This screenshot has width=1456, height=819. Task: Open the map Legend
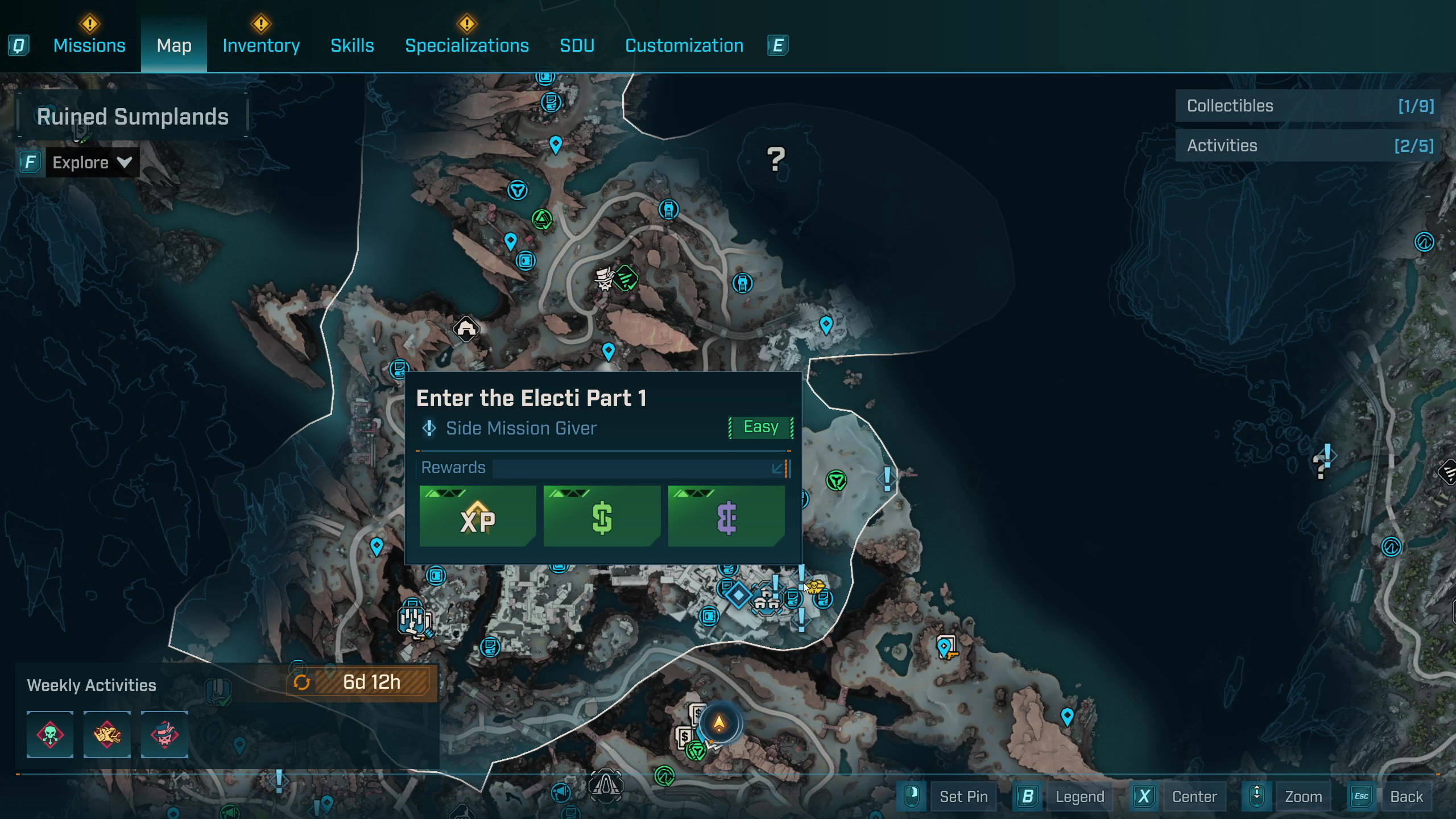click(1079, 797)
